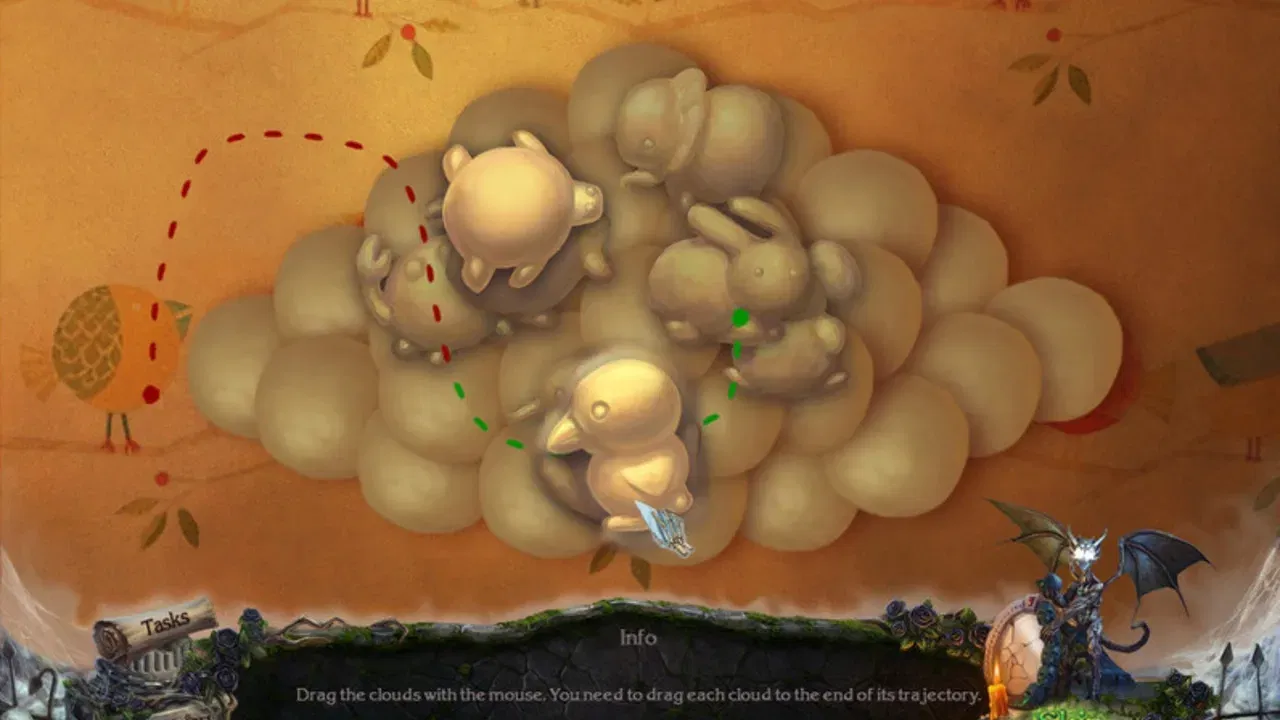The image size is (1280, 720).
Task: Click the burning candle near the dragon
Action: coord(995,690)
